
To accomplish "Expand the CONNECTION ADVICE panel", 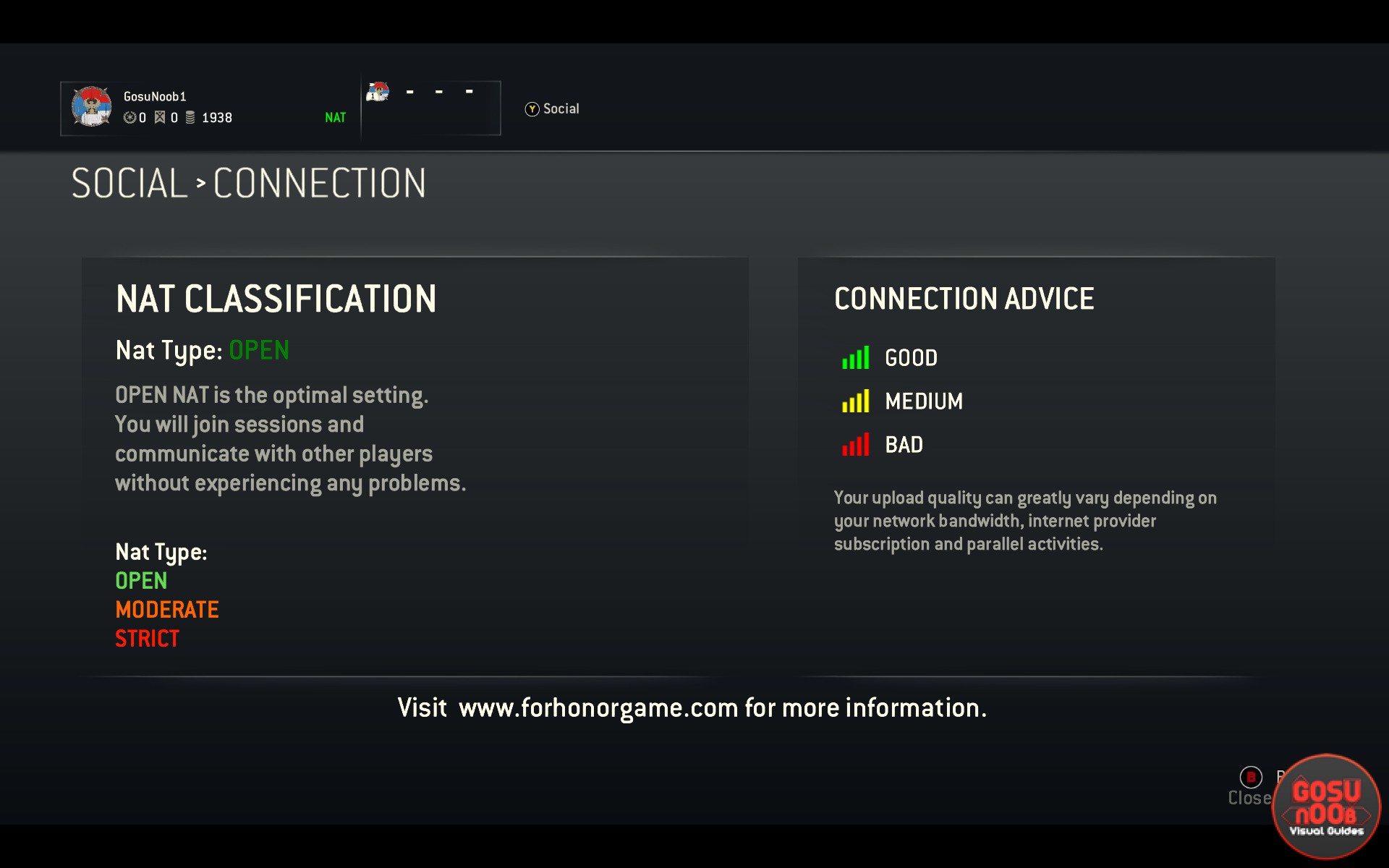I will pos(964,298).
